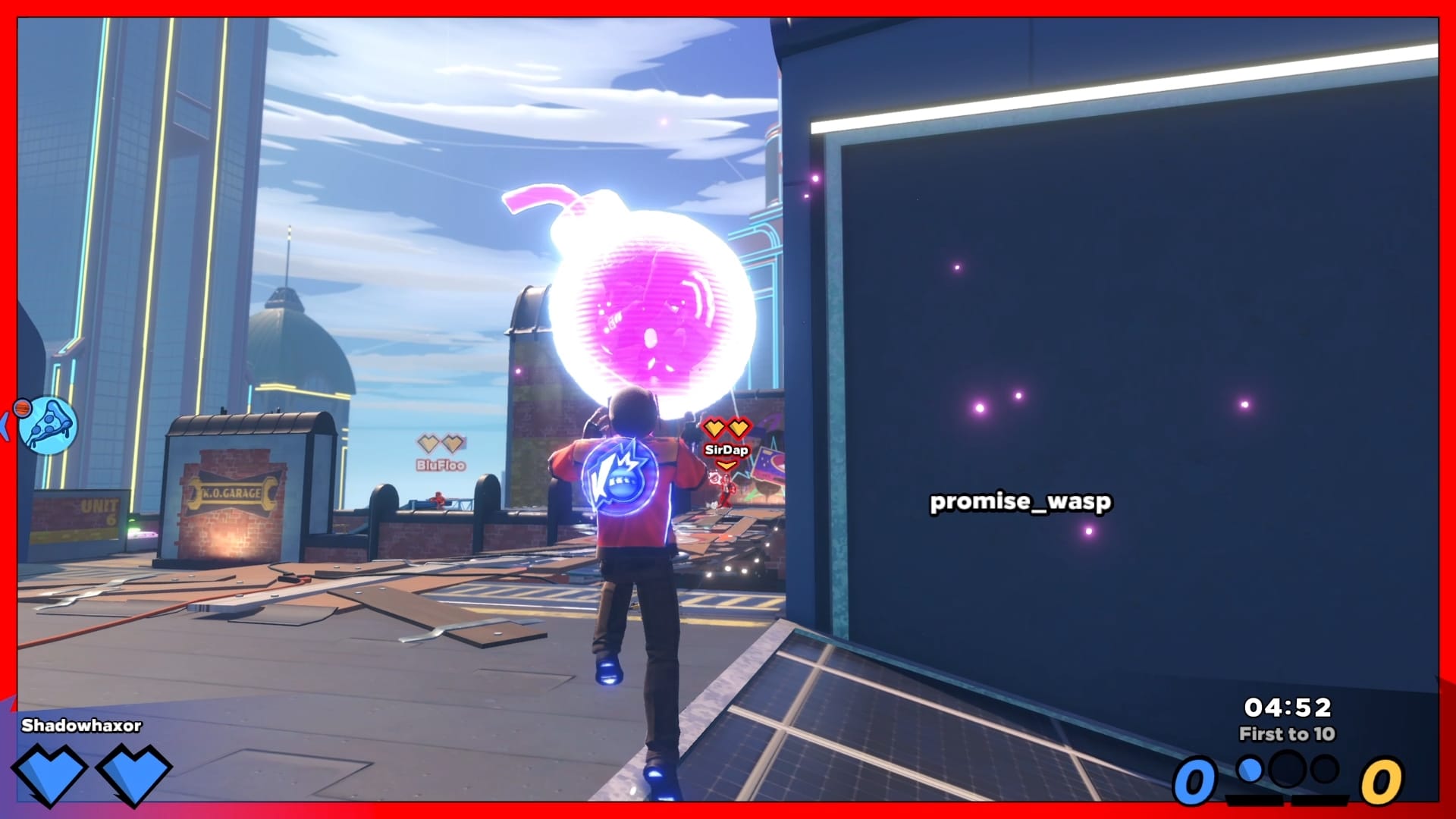Select the basketball badge on the pizza icon
1456x819 pixels.
[x=23, y=407]
